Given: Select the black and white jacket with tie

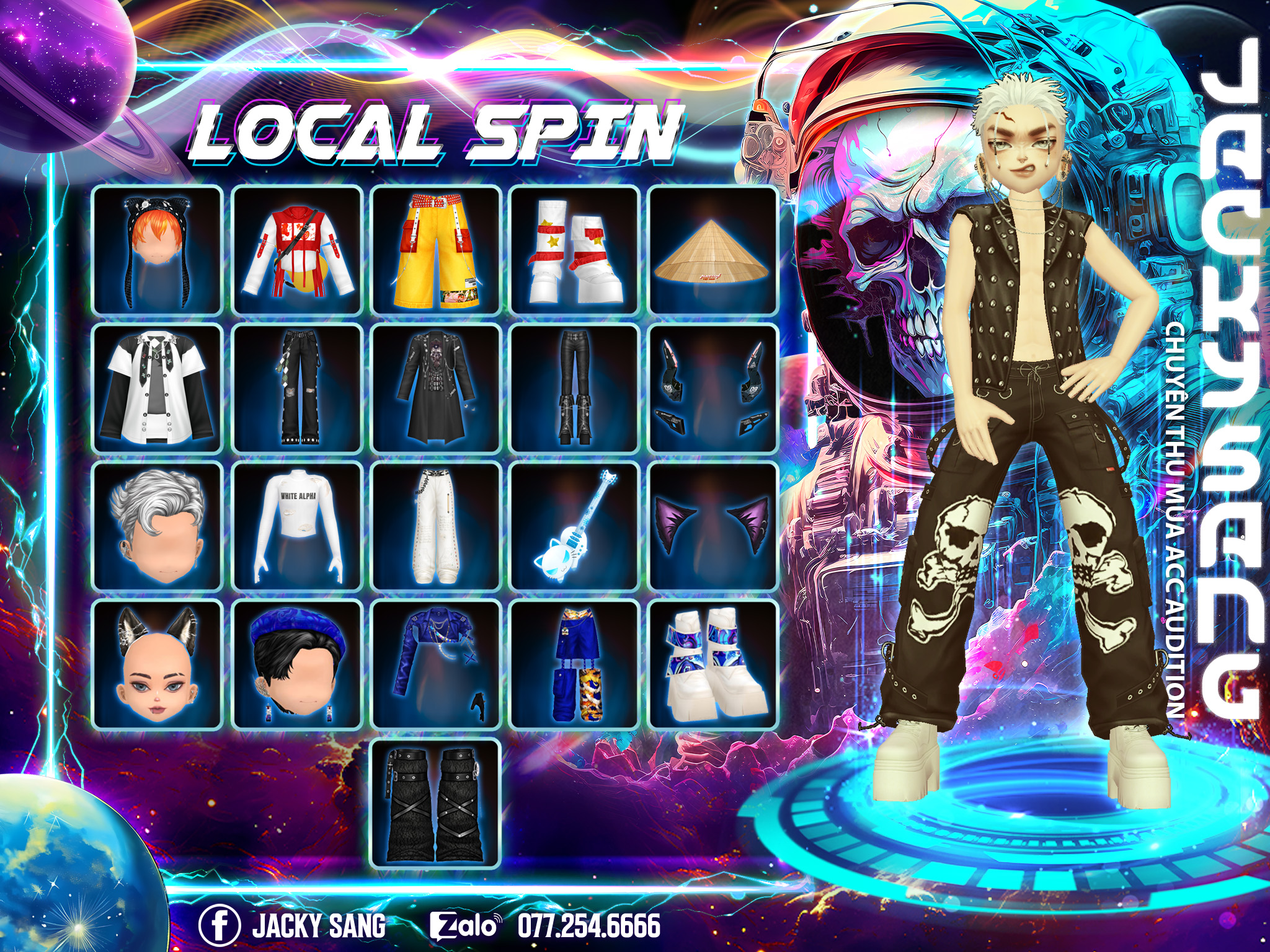Looking at the screenshot, I should click(x=157, y=388).
